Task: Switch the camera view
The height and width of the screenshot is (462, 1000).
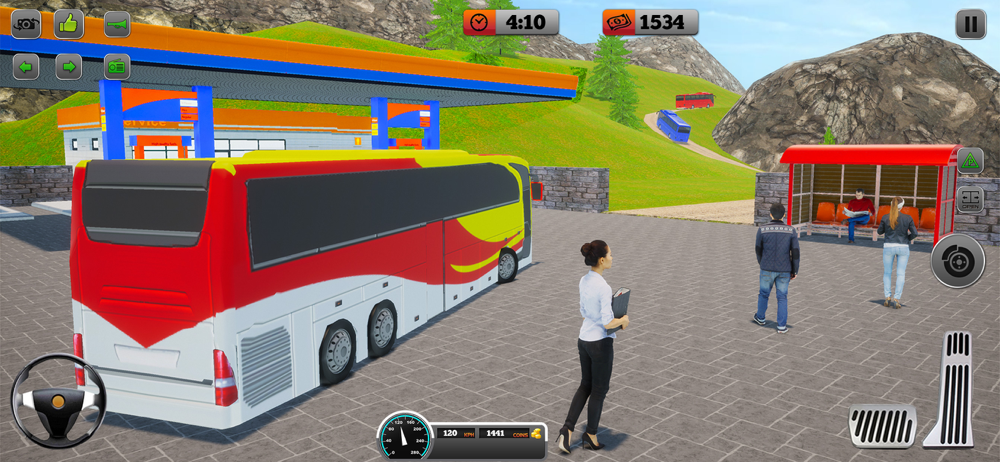Action: click(25, 23)
